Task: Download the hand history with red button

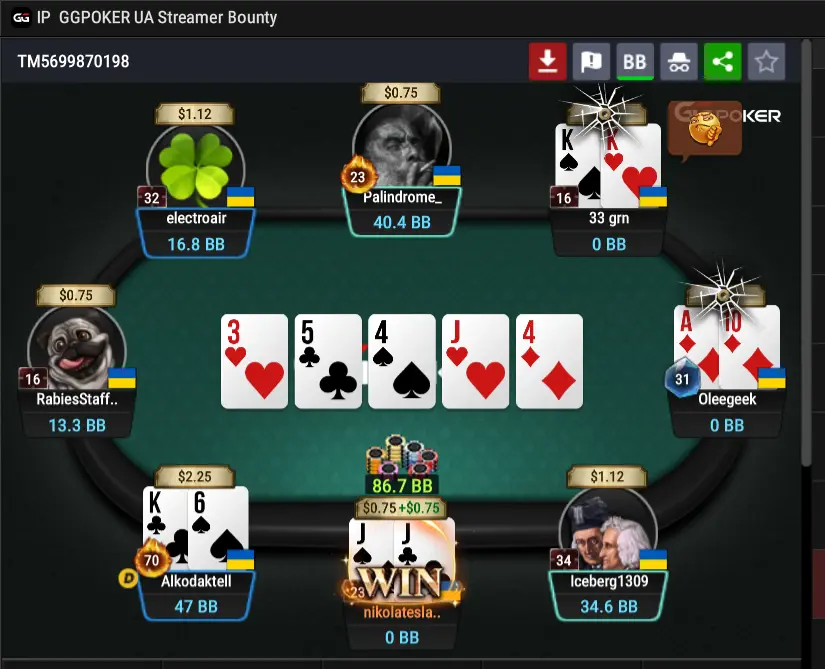Action: tap(547, 62)
